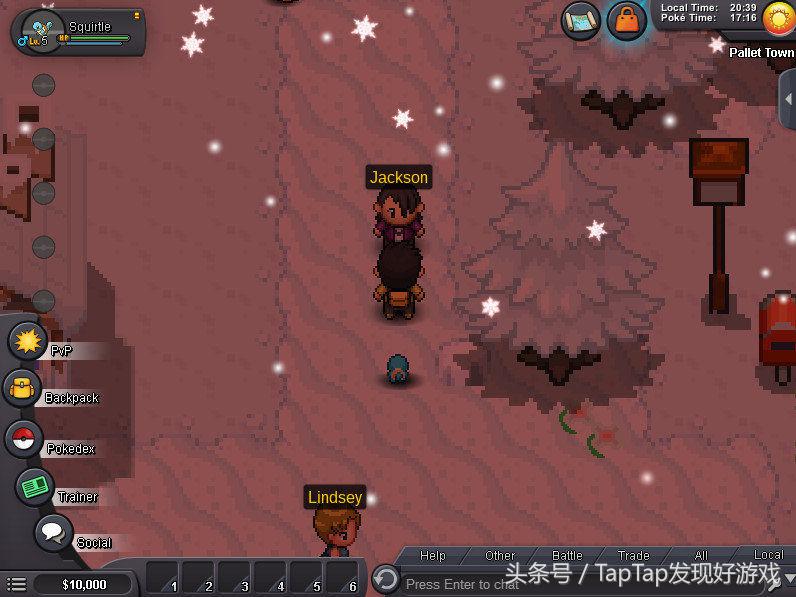Open the Backpack
This screenshot has width=796, height=597.
(x=20, y=389)
